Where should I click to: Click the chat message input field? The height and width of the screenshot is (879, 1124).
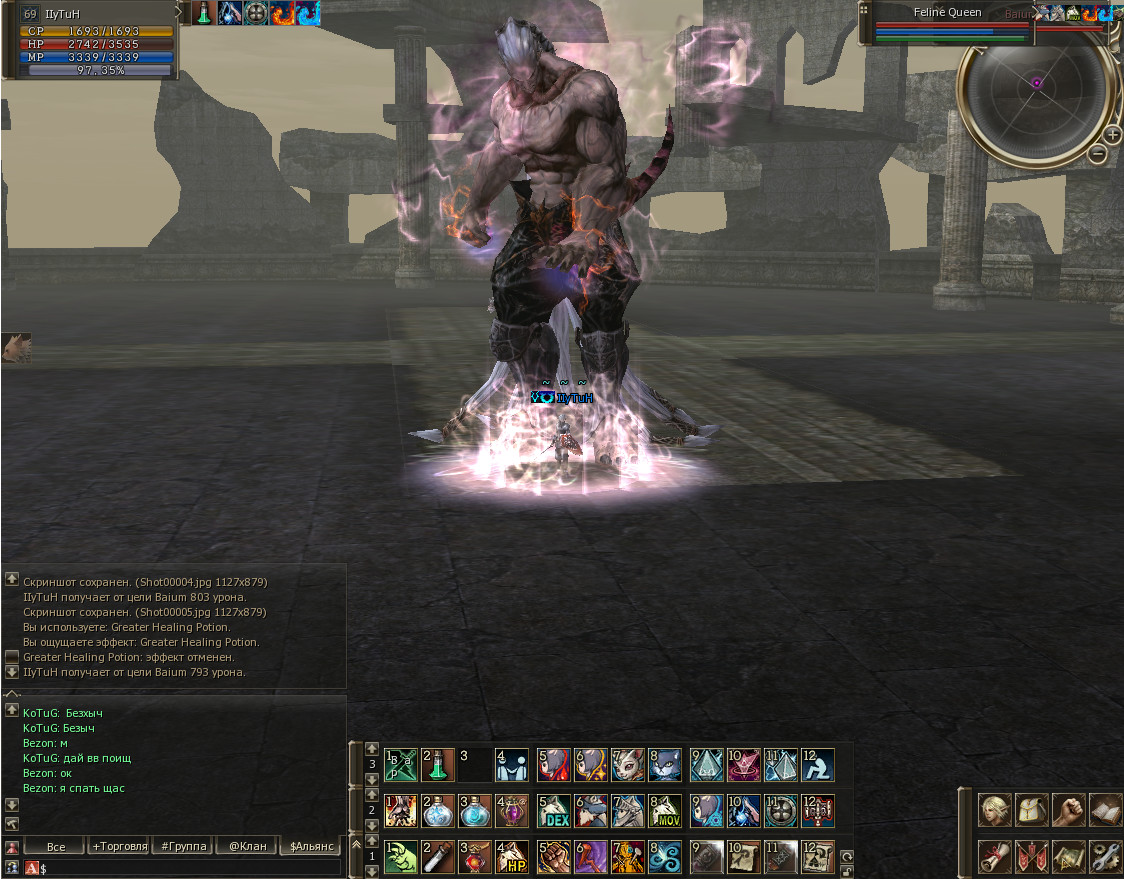(x=190, y=868)
